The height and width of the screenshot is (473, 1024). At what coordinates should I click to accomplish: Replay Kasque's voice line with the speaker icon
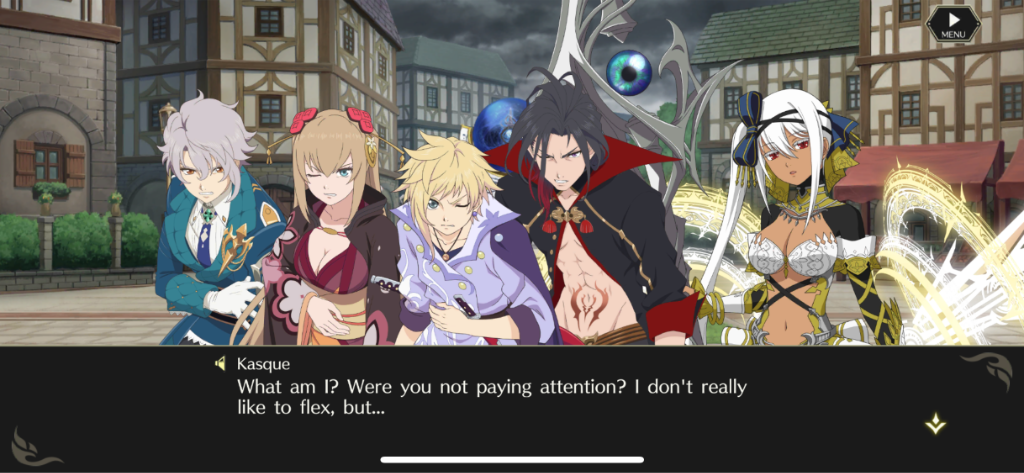click(x=221, y=363)
